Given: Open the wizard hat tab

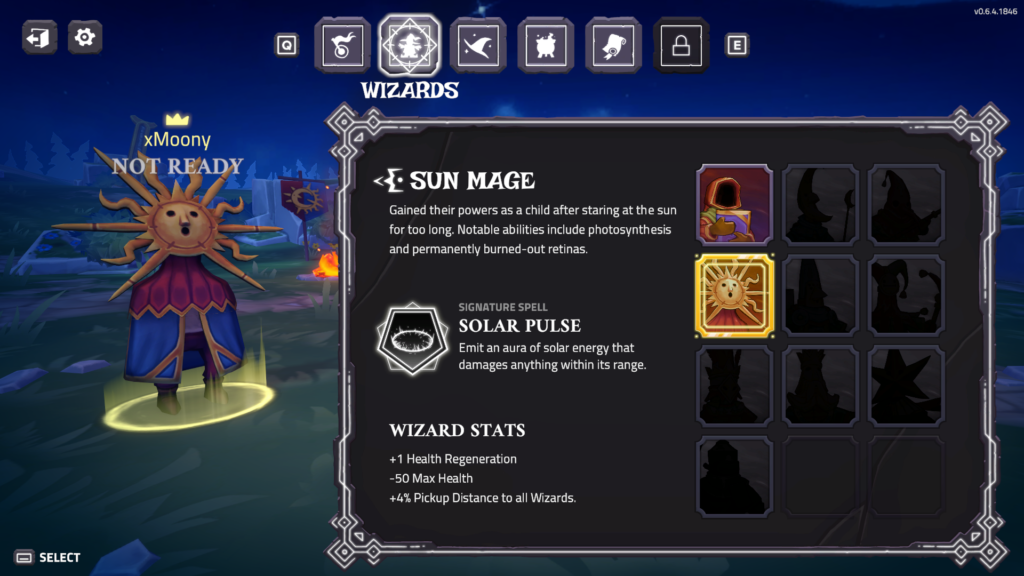Looking at the screenshot, I should 478,45.
